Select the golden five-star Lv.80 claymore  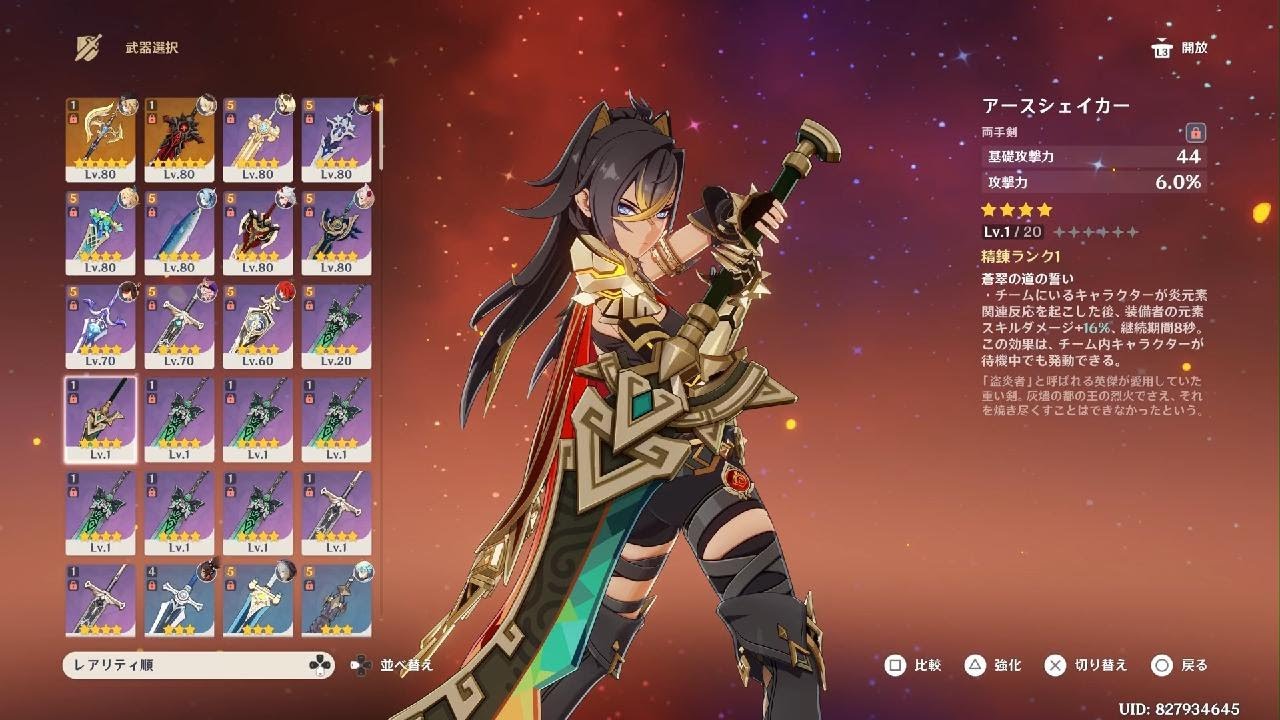click(100, 138)
